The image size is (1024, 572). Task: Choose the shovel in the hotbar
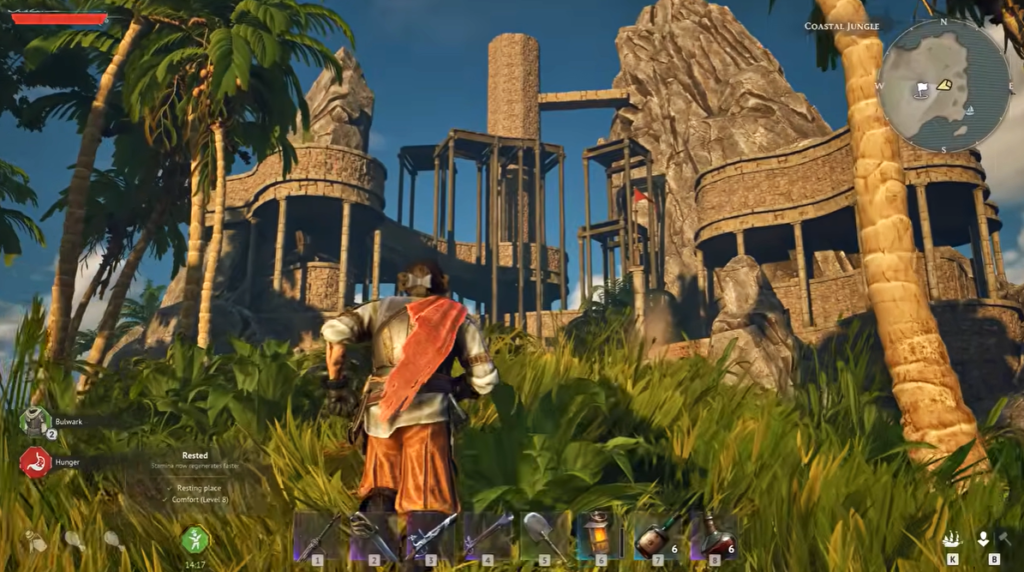pyautogui.click(x=545, y=535)
